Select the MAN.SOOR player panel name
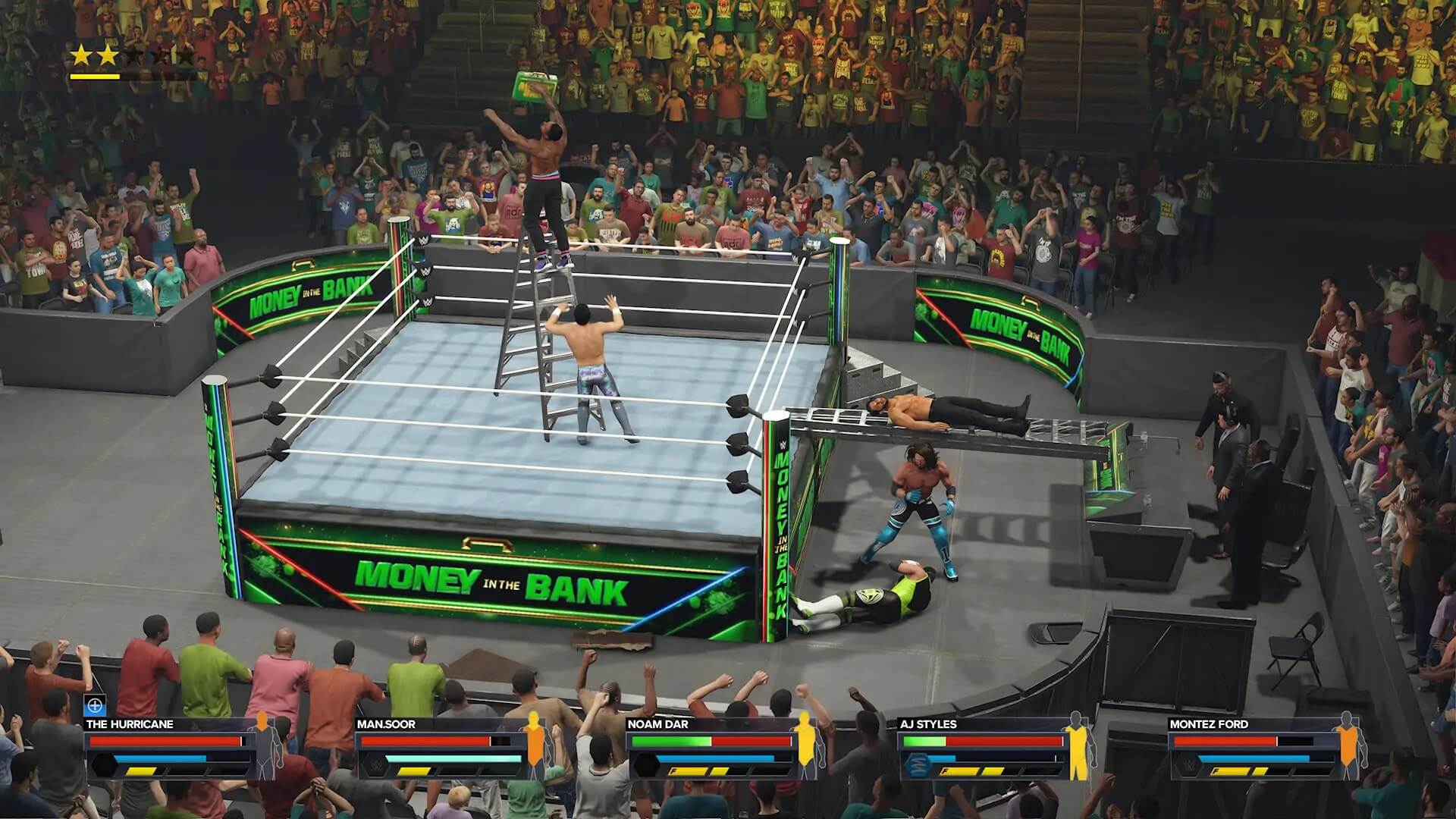Image resolution: width=1456 pixels, height=819 pixels. pyautogui.click(x=386, y=724)
